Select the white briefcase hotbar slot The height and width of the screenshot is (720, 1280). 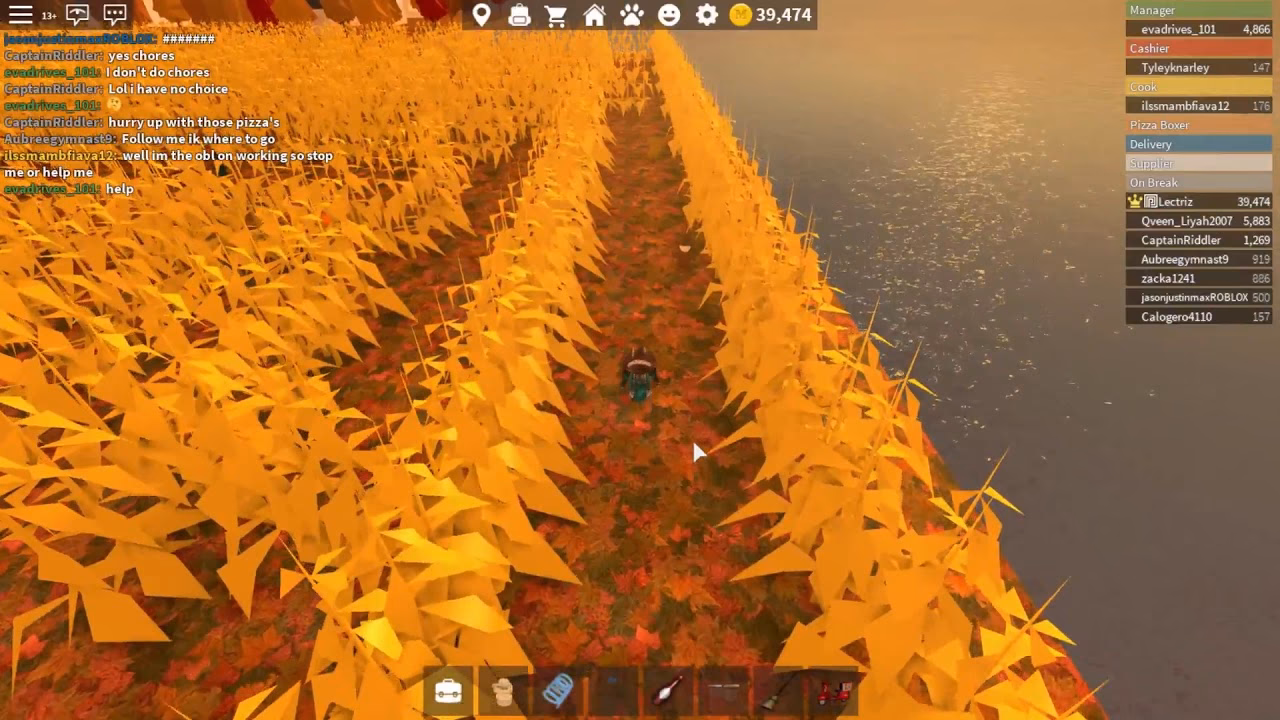(448, 691)
